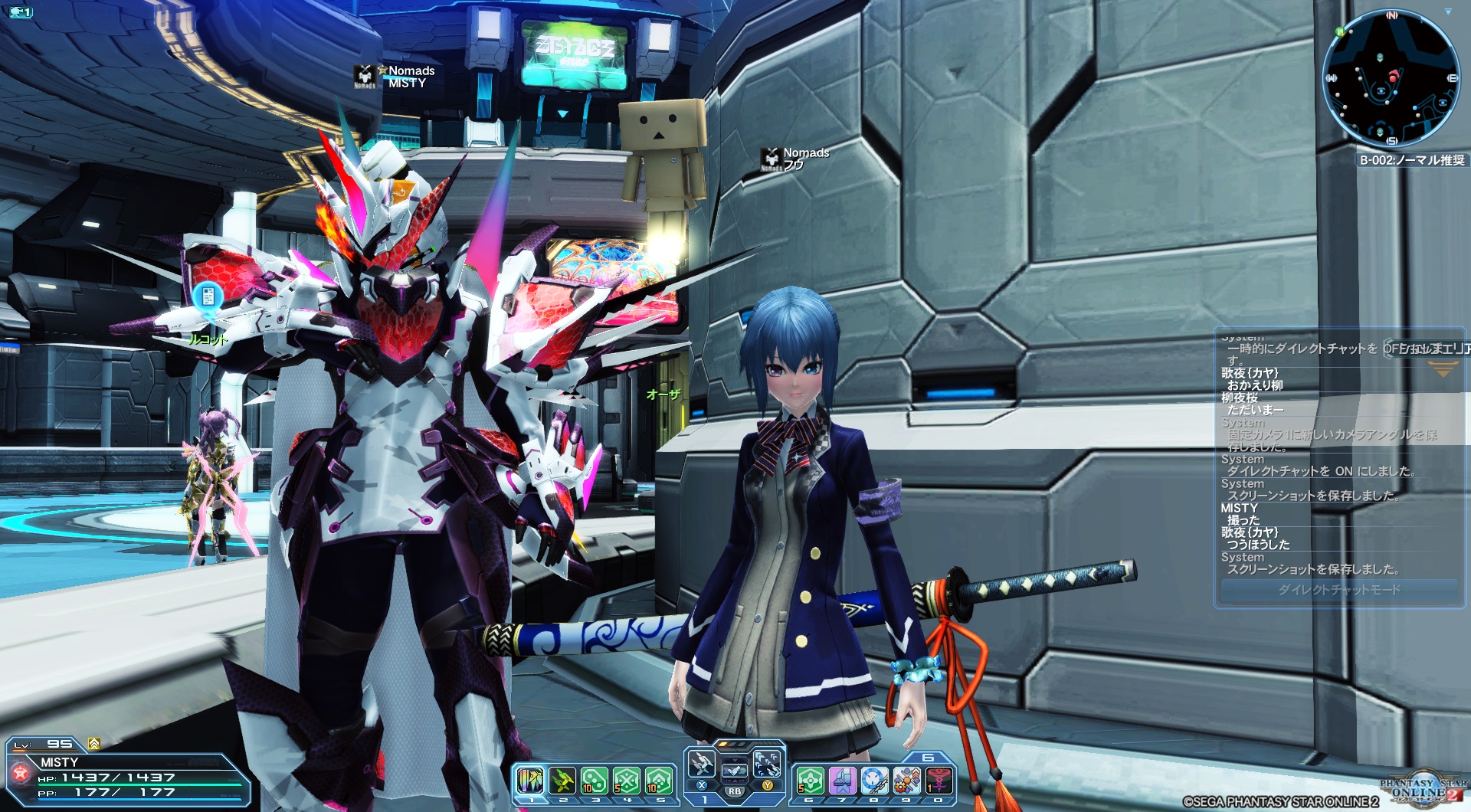Select MISTY's 撮った chat message
1471x812 pixels.
tap(1243, 520)
